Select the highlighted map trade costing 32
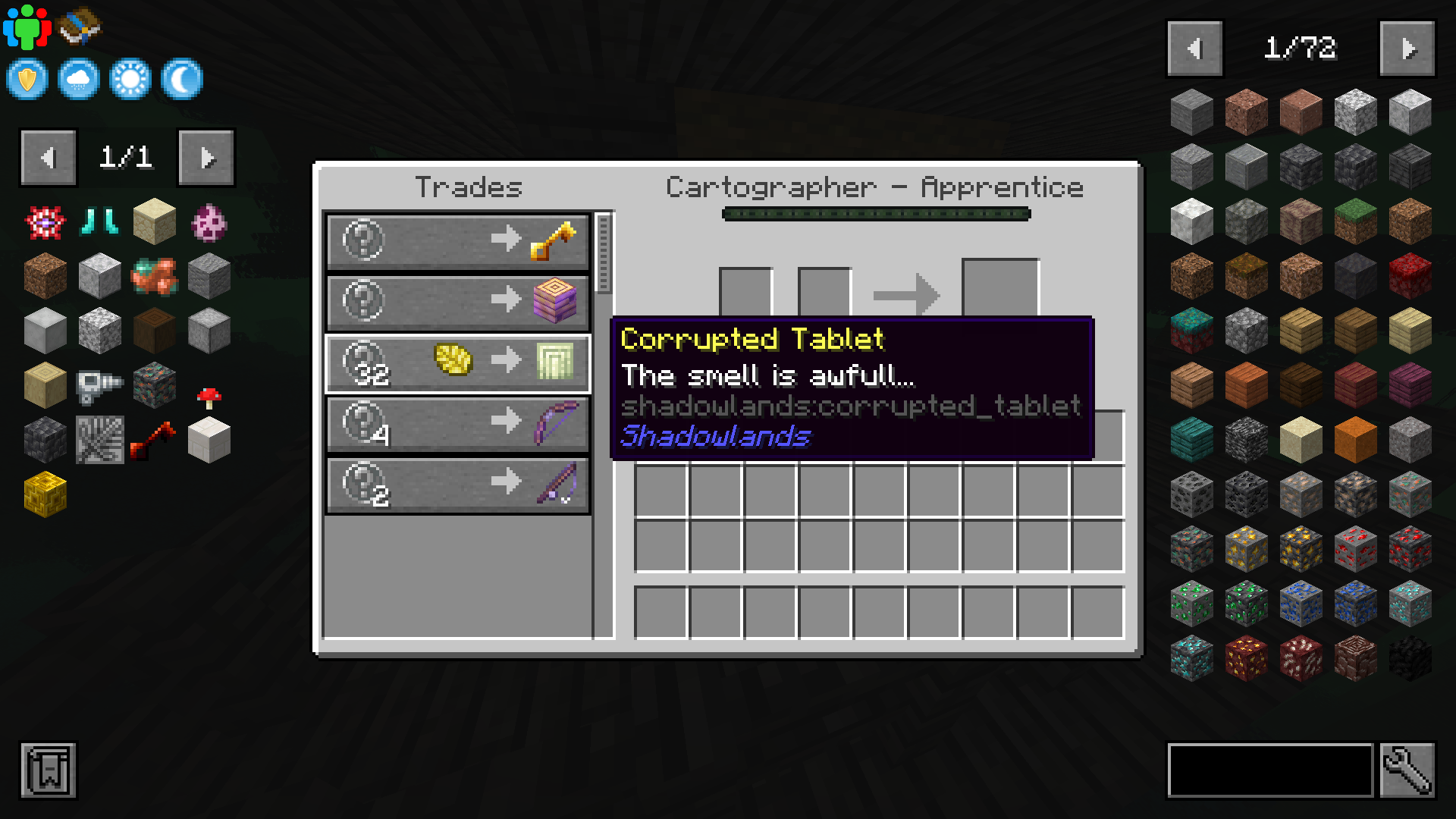 (x=457, y=363)
